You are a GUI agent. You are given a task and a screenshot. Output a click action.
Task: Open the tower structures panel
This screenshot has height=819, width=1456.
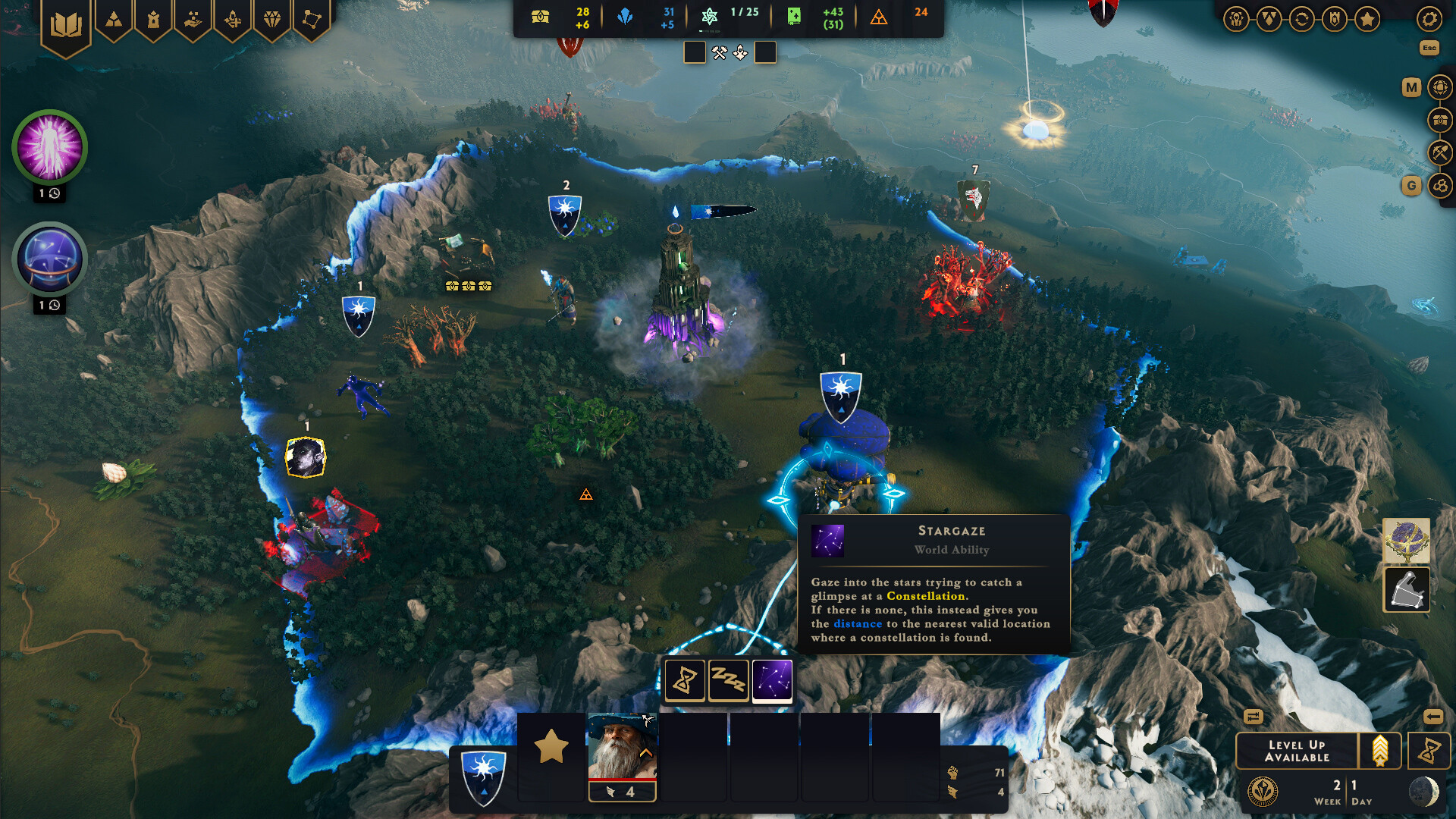(x=154, y=19)
